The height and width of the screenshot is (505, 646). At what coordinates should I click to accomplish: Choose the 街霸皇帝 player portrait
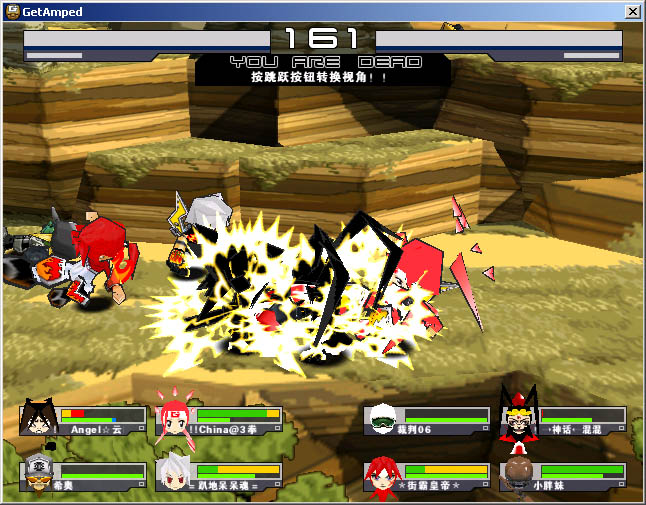pyautogui.click(x=381, y=474)
